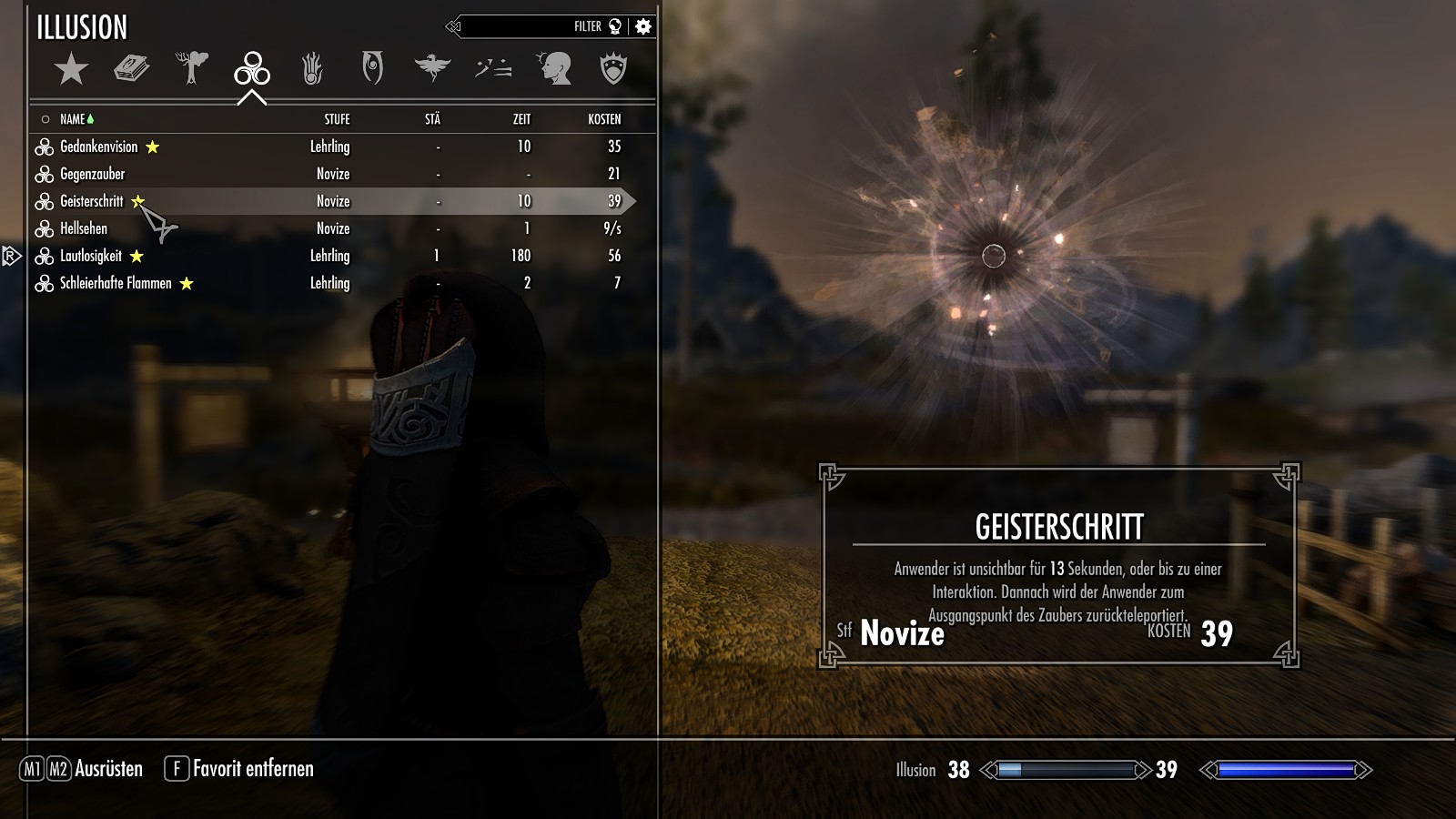Switch to the Conjuration eye symbol tab
This screenshot has height=819, width=1456.
pos(372,68)
